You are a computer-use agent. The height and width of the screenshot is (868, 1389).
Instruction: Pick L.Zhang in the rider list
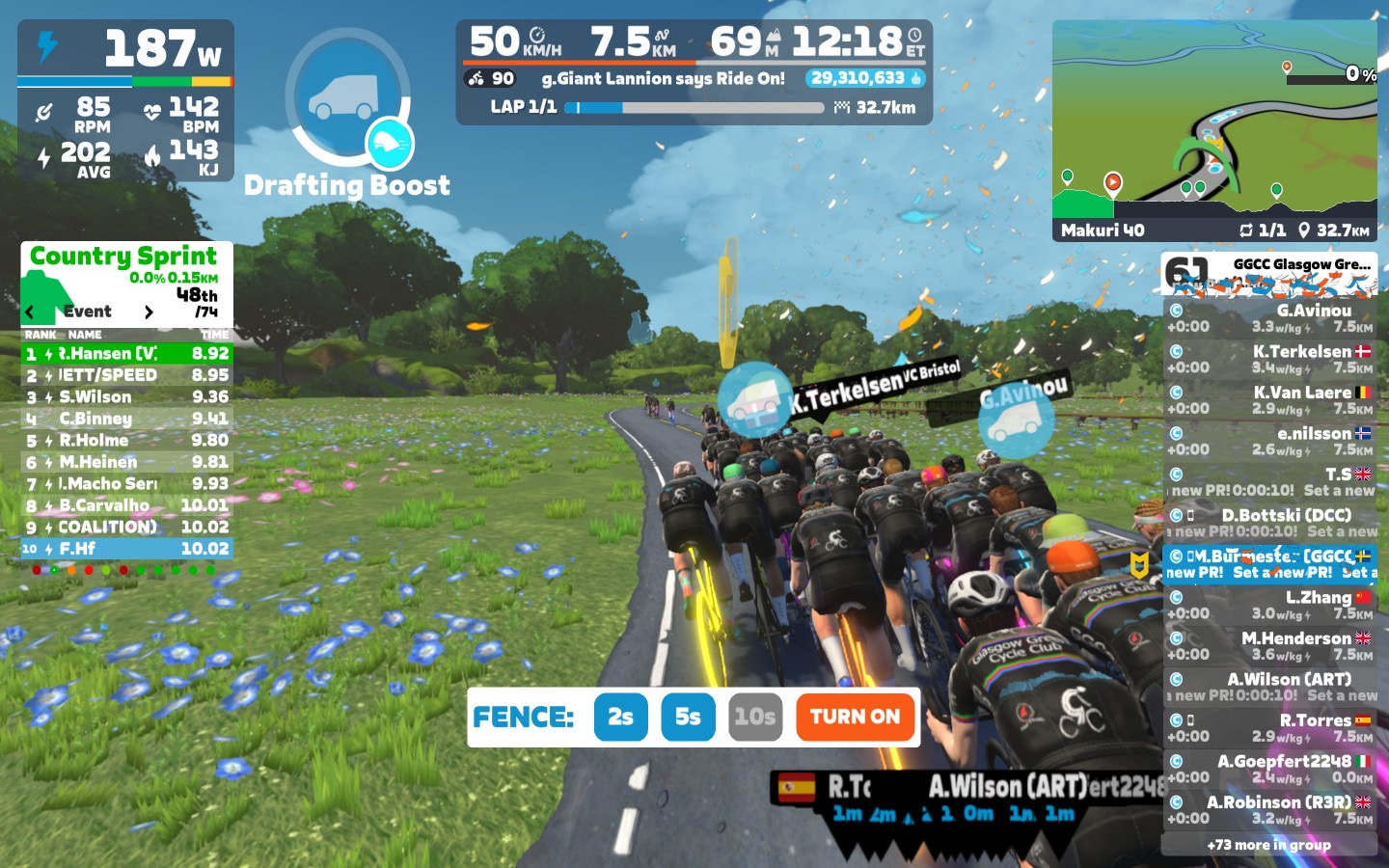tap(1269, 605)
